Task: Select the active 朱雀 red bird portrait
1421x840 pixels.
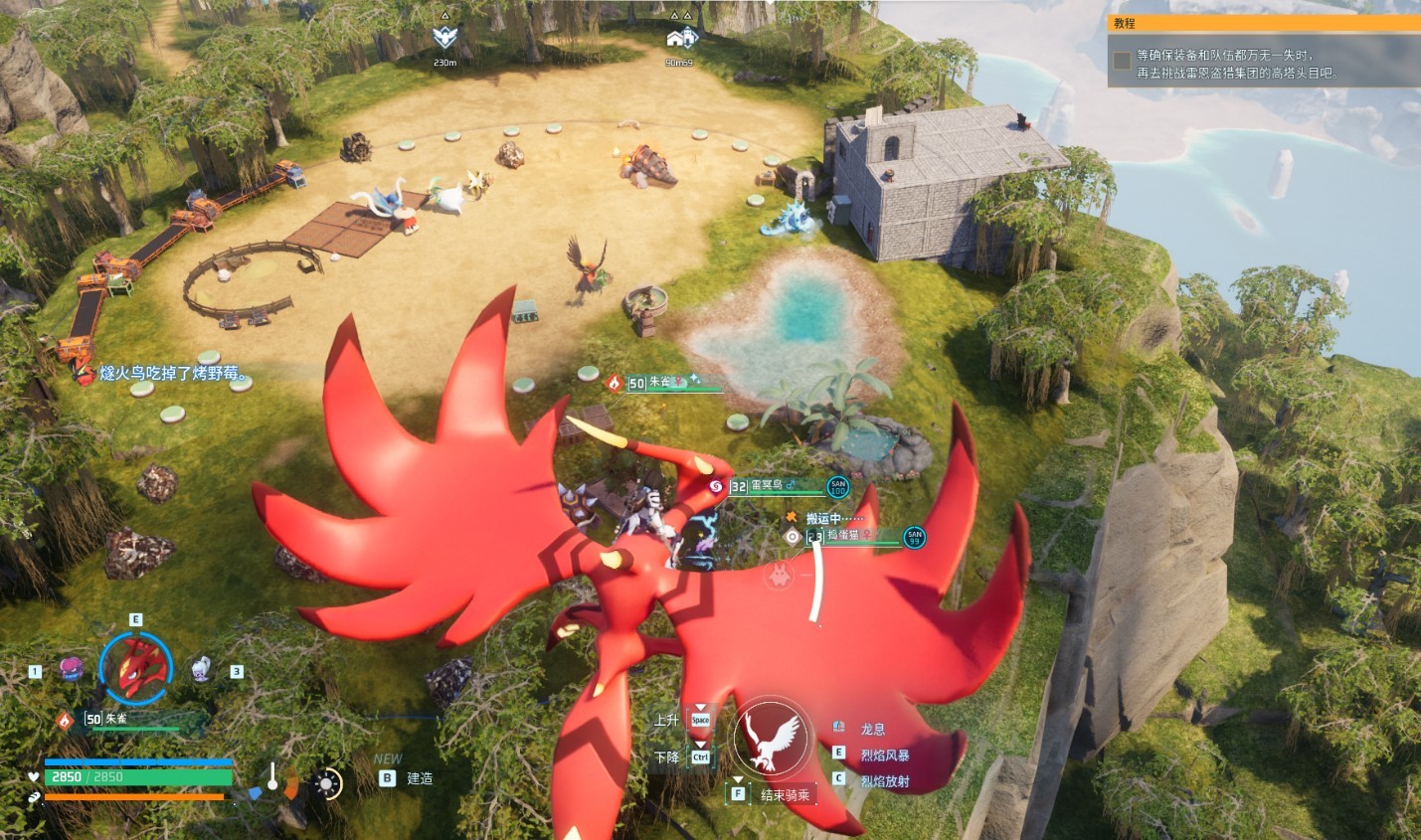Action: 136,669
